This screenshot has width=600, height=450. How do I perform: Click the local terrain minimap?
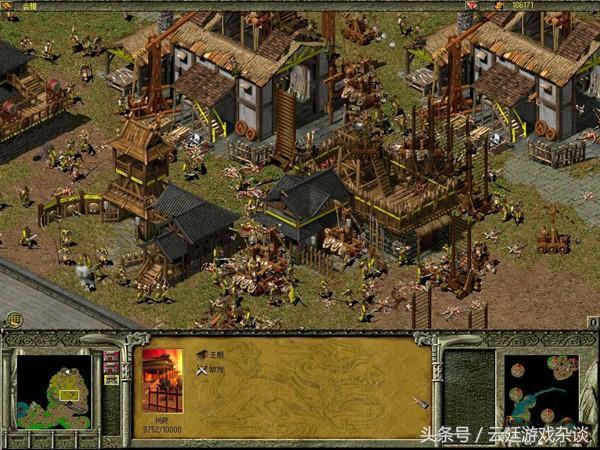pyautogui.click(x=54, y=391)
